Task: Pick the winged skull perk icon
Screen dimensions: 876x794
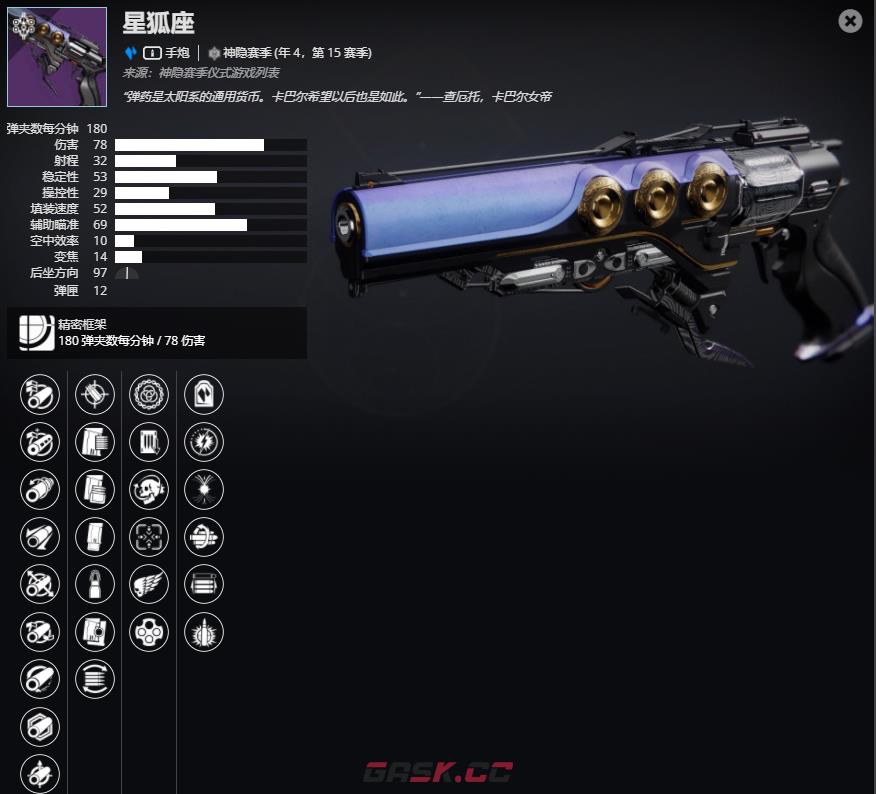Action: (149, 584)
